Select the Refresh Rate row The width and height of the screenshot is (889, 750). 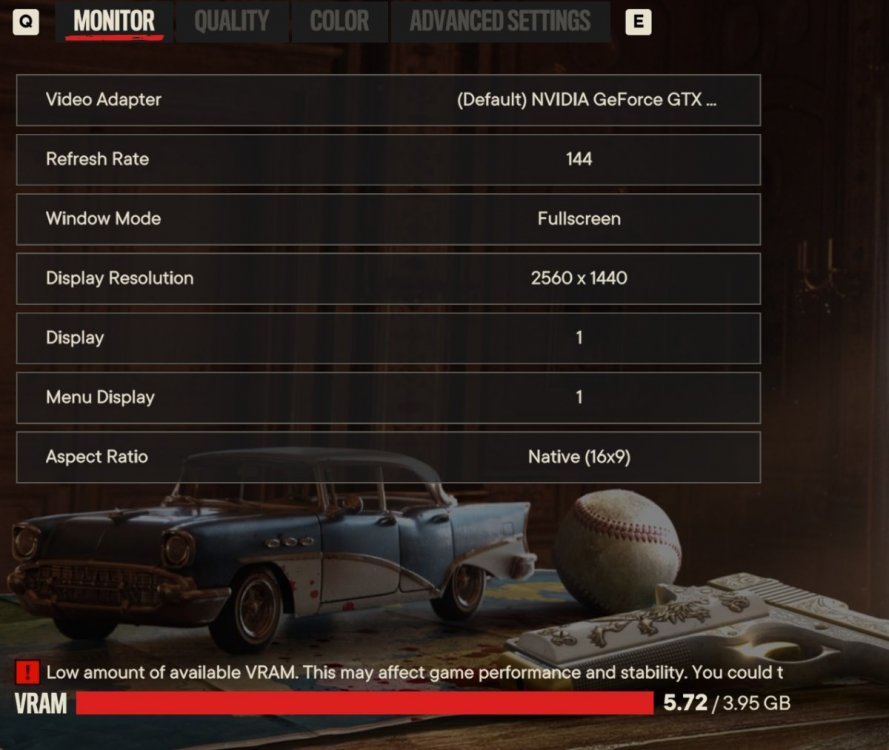(x=388, y=159)
